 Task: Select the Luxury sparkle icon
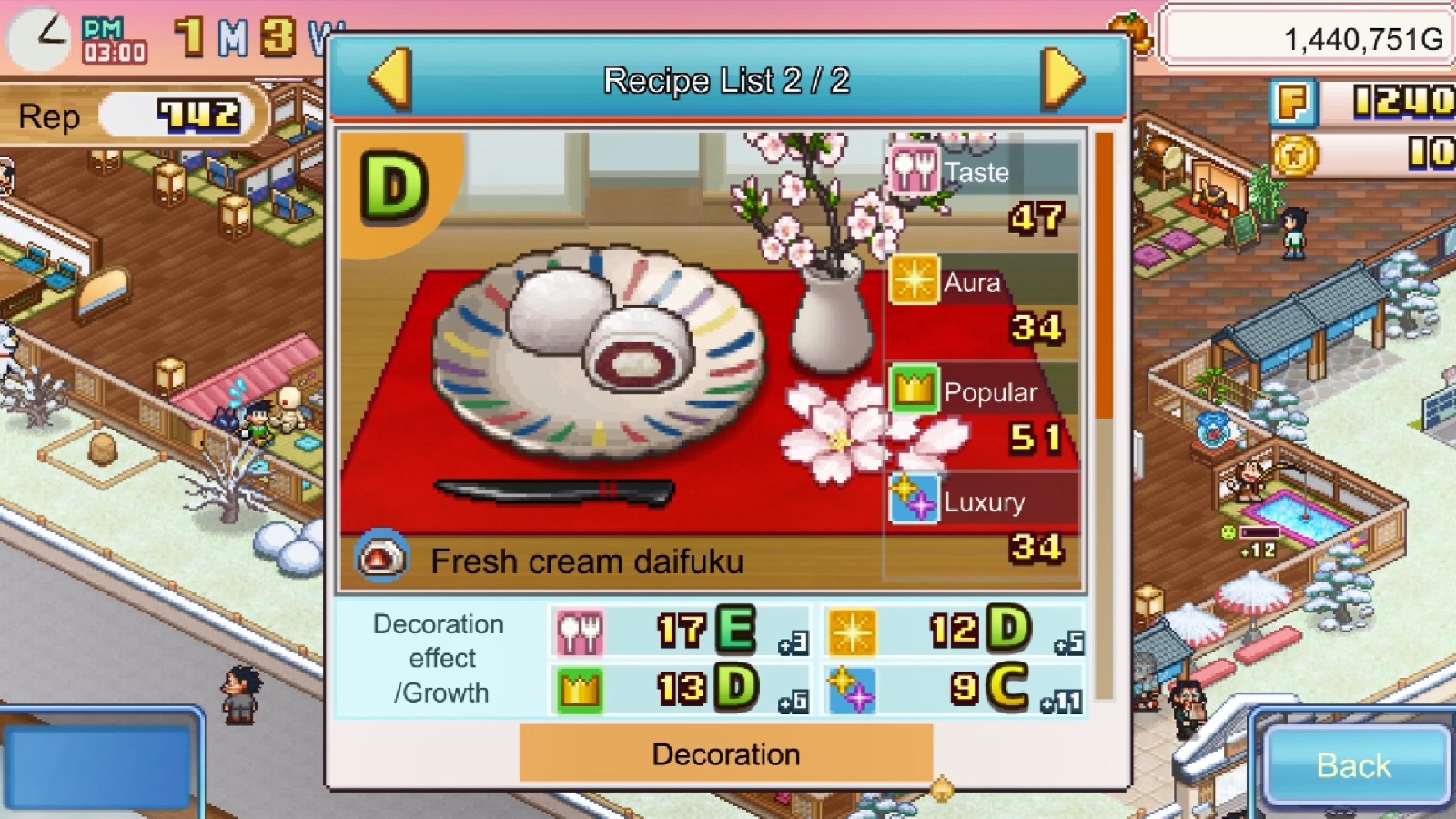914,500
